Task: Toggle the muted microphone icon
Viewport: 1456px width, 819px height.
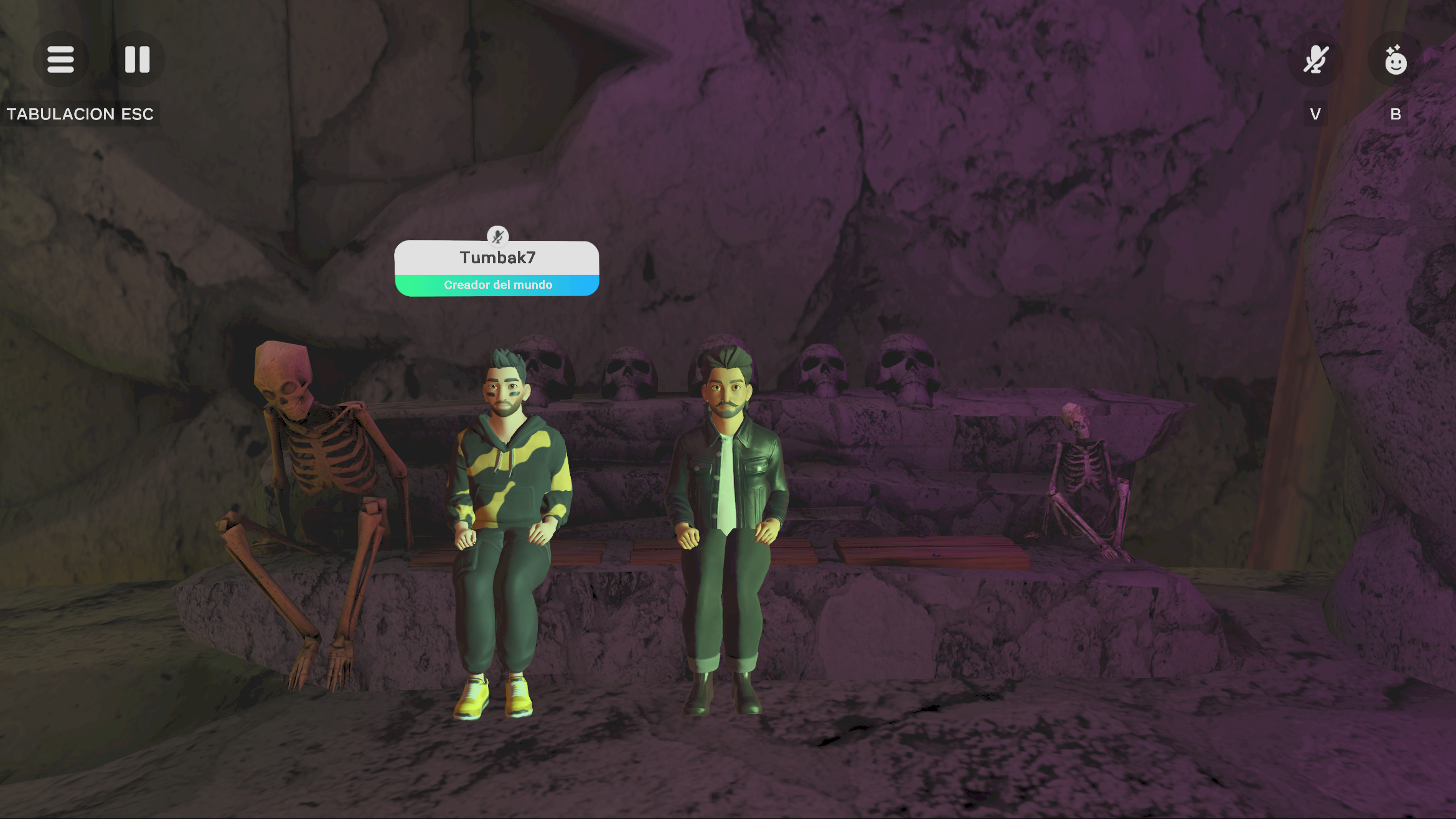Action: (x=1315, y=60)
